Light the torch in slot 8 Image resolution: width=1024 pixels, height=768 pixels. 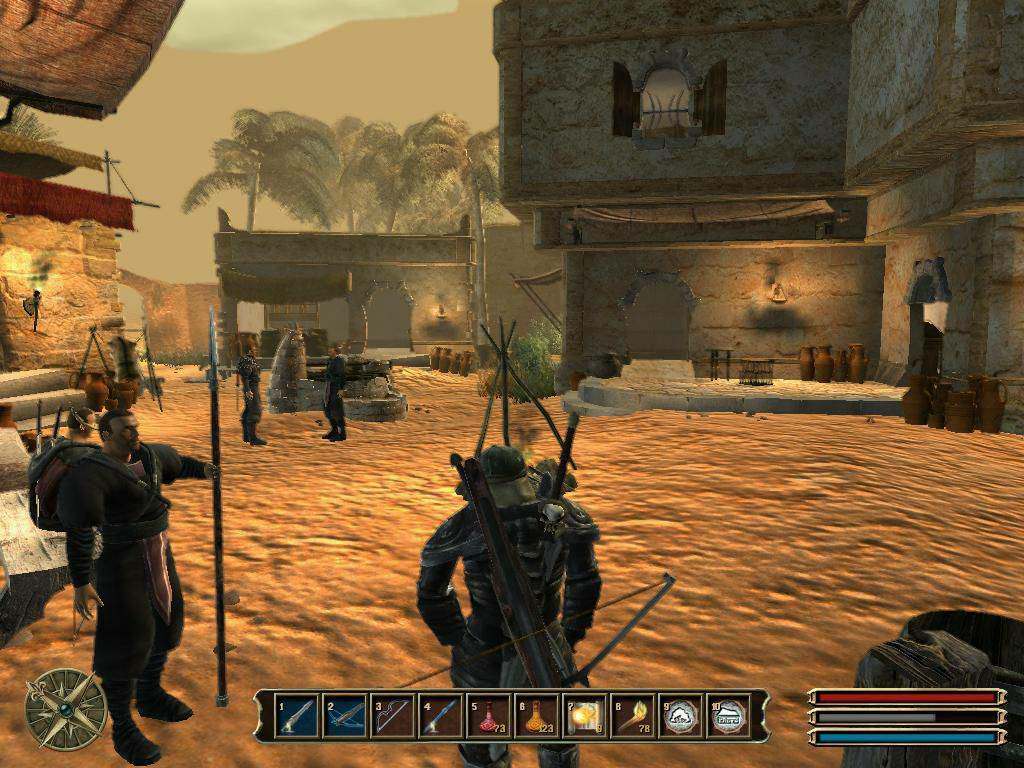[x=633, y=716]
